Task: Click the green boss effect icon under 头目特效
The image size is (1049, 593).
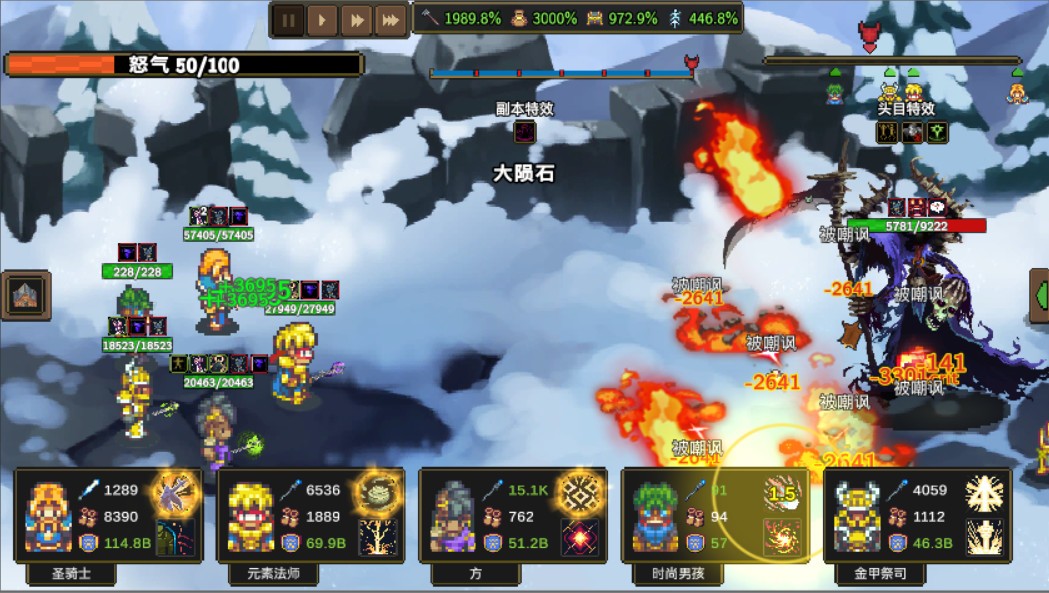Action: click(937, 132)
